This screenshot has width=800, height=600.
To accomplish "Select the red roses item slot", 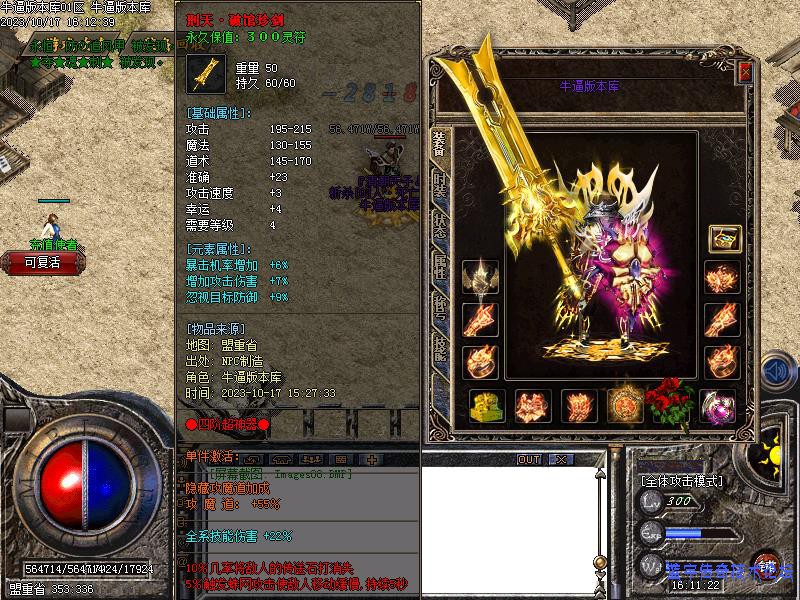I will (x=668, y=402).
